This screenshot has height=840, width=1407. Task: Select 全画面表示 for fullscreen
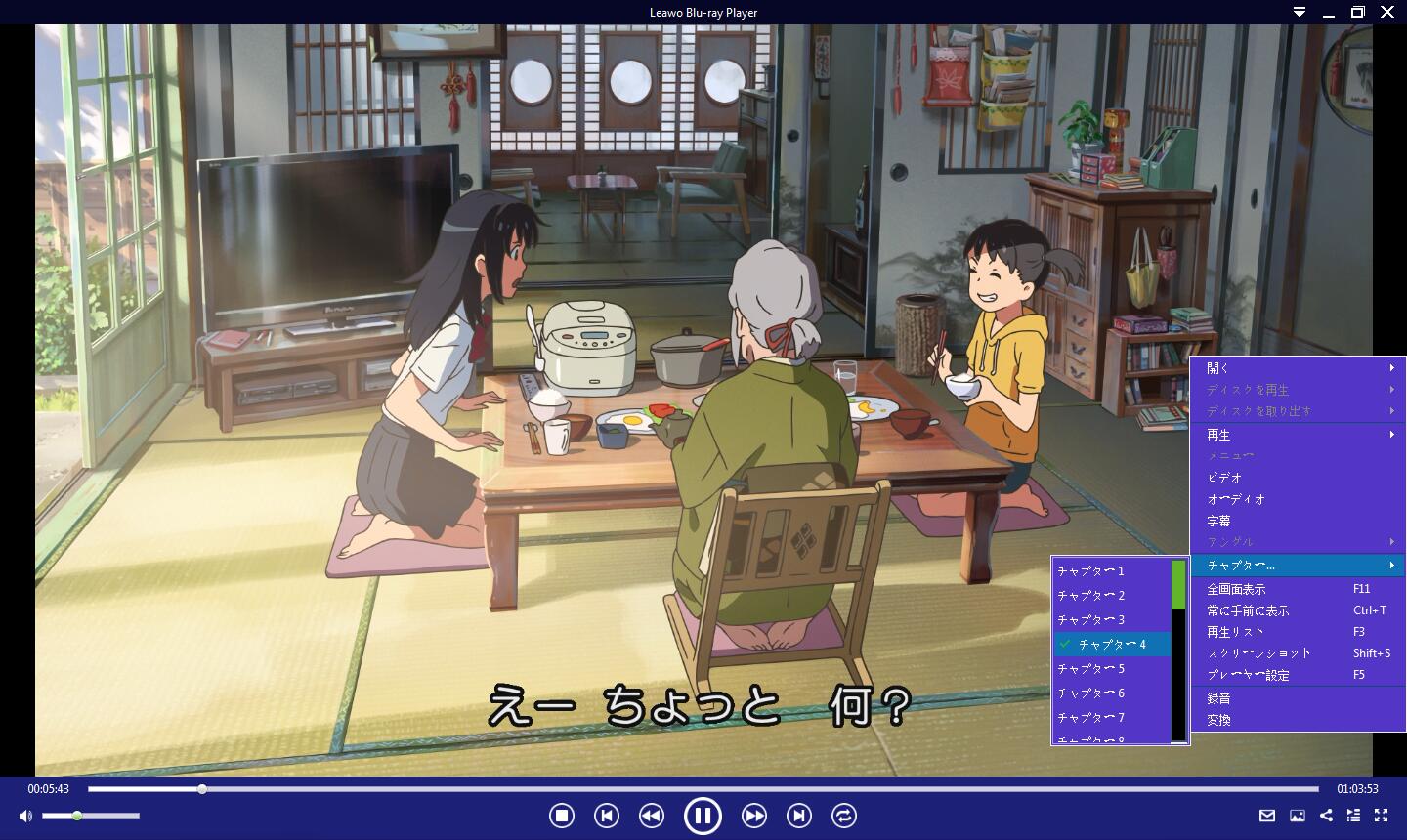[1237, 589]
